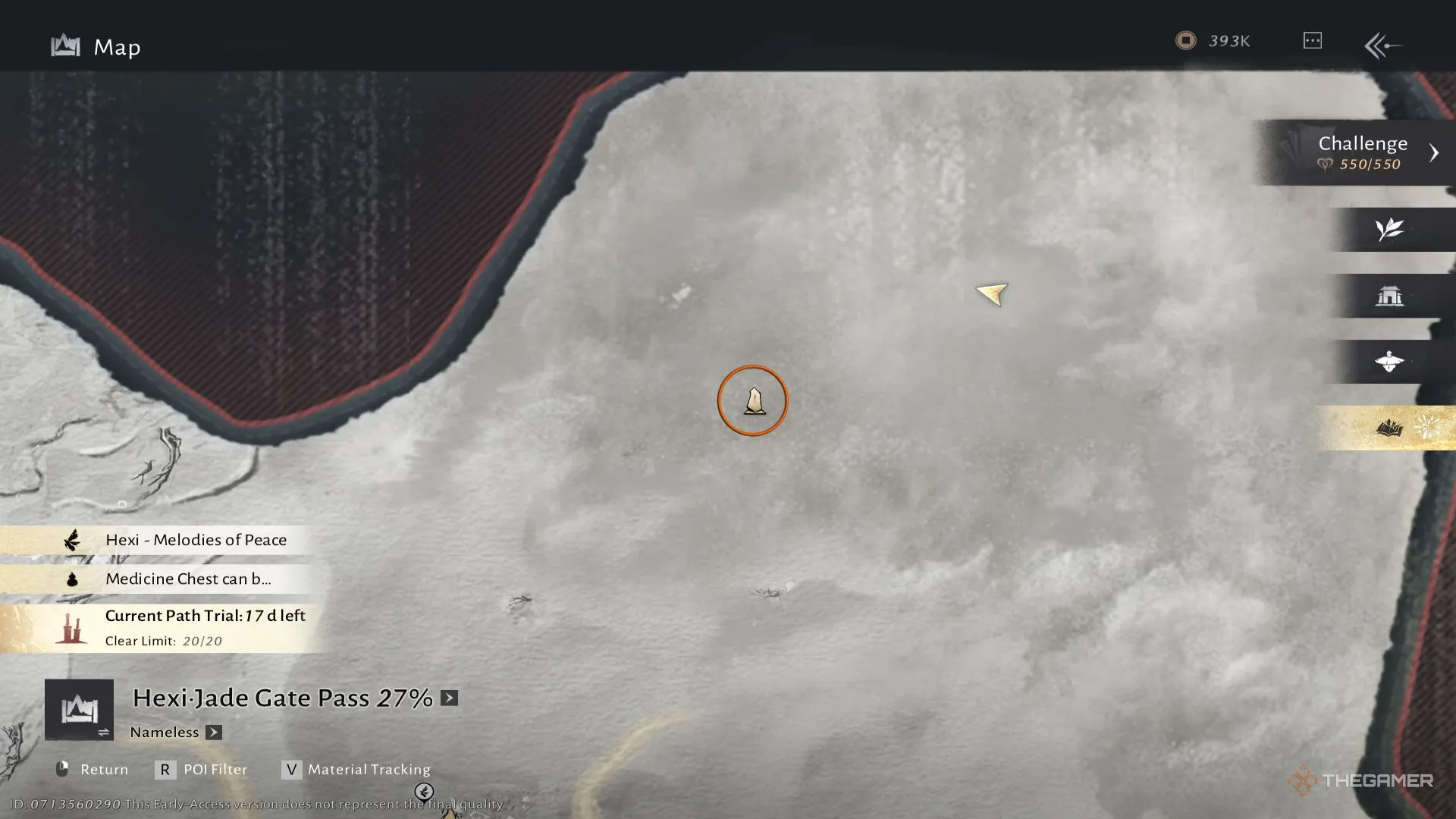
Task: Select the pavilion building map tab
Action: coord(1389,296)
